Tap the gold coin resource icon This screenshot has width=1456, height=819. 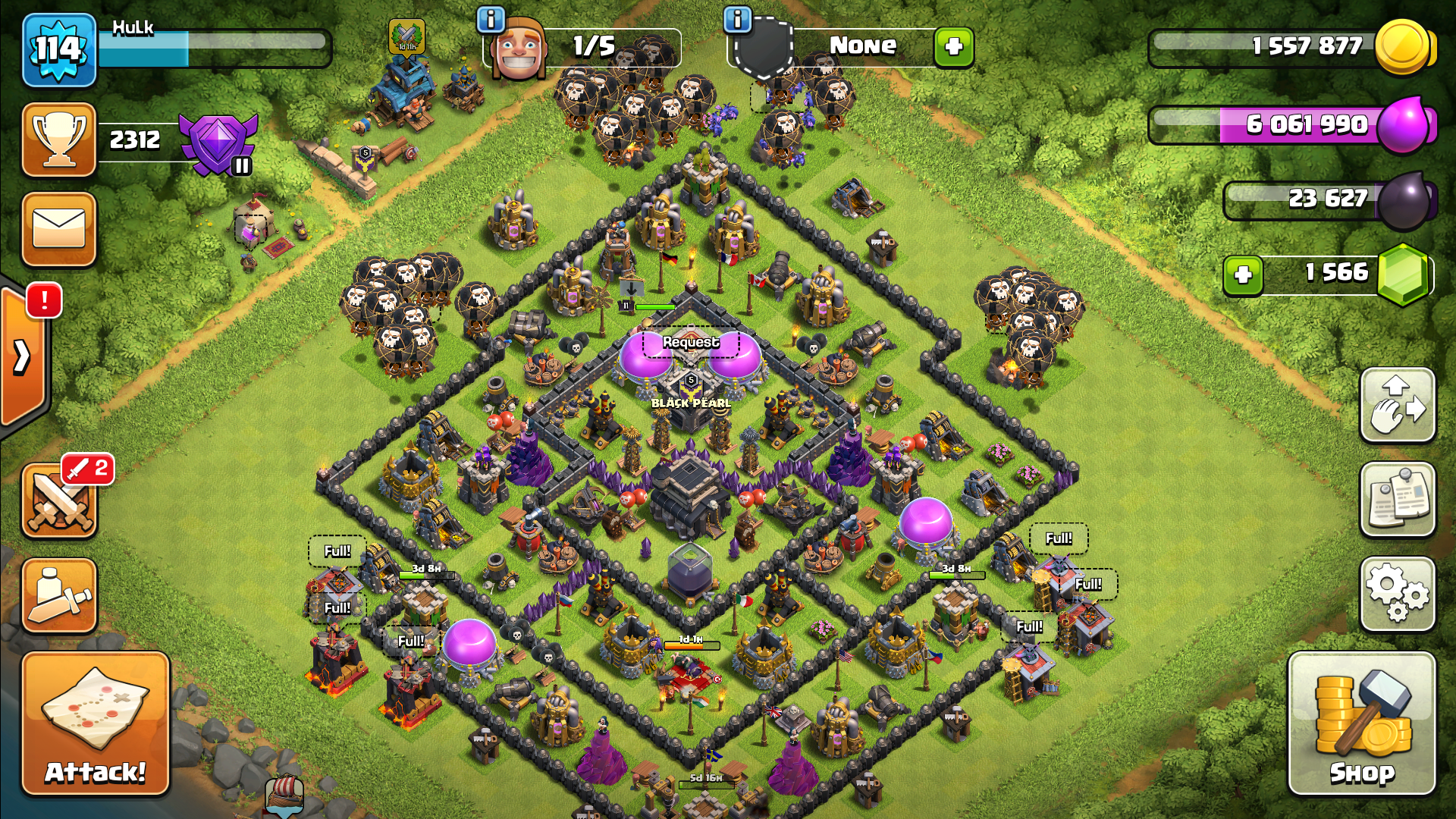(1403, 47)
